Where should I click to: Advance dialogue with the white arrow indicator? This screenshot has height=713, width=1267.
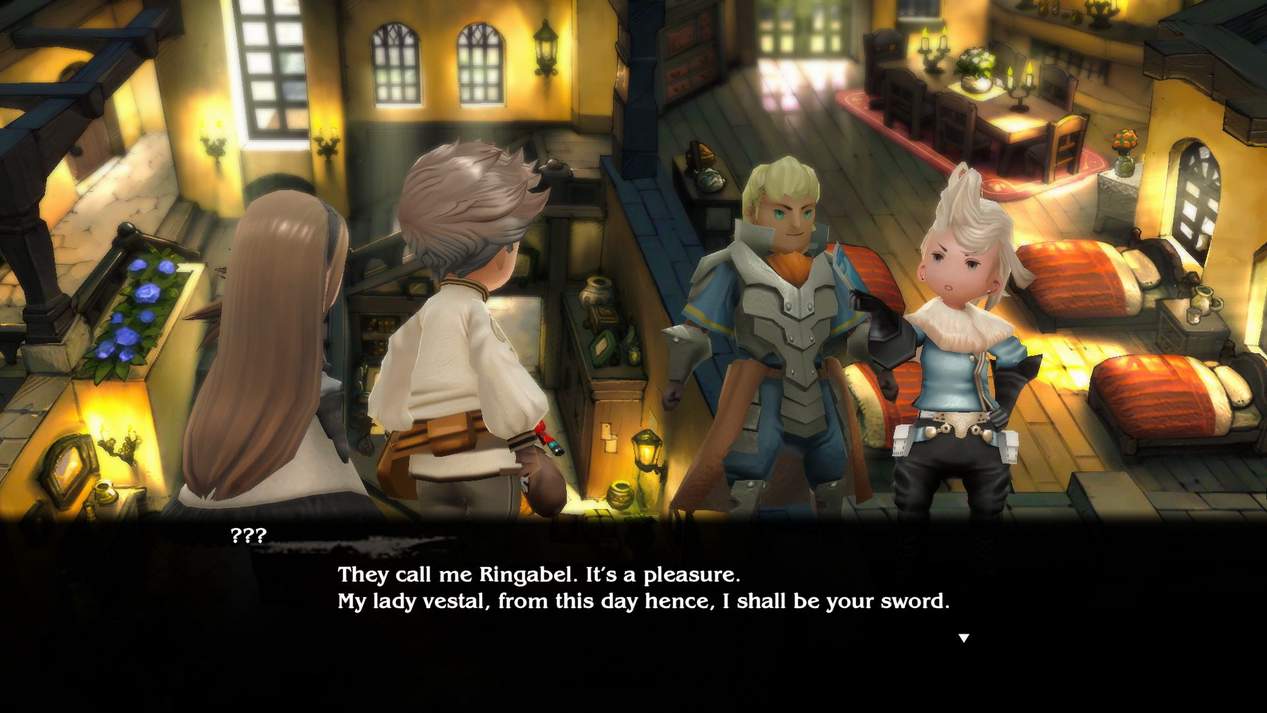(x=963, y=638)
